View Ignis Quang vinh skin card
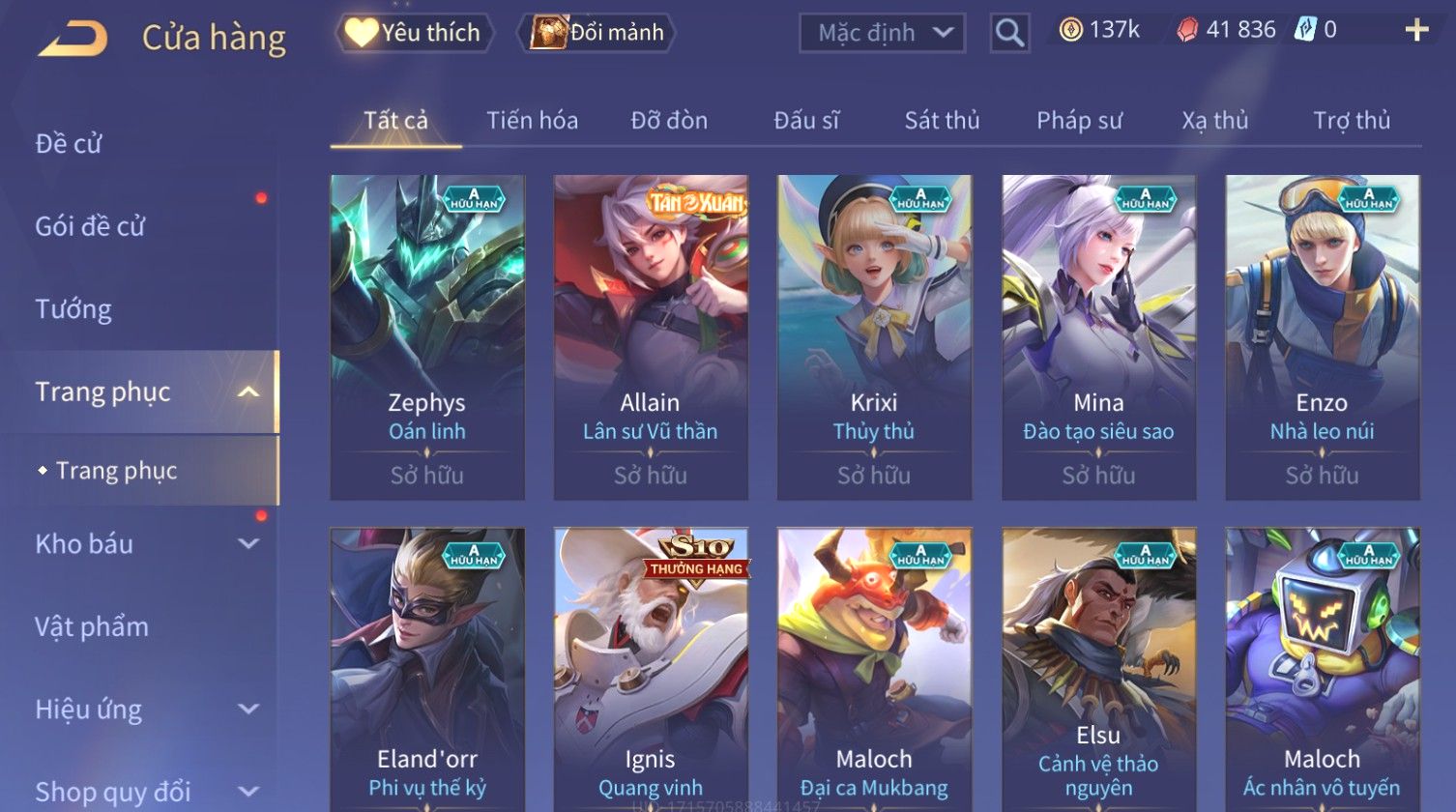Image resolution: width=1456 pixels, height=812 pixels. (x=651, y=667)
